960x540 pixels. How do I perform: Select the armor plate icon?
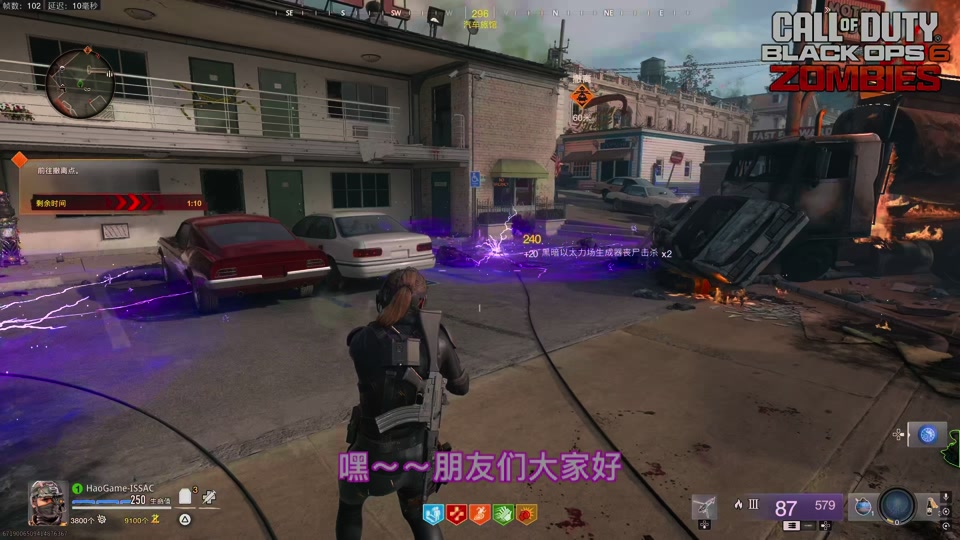coord(185,500)
